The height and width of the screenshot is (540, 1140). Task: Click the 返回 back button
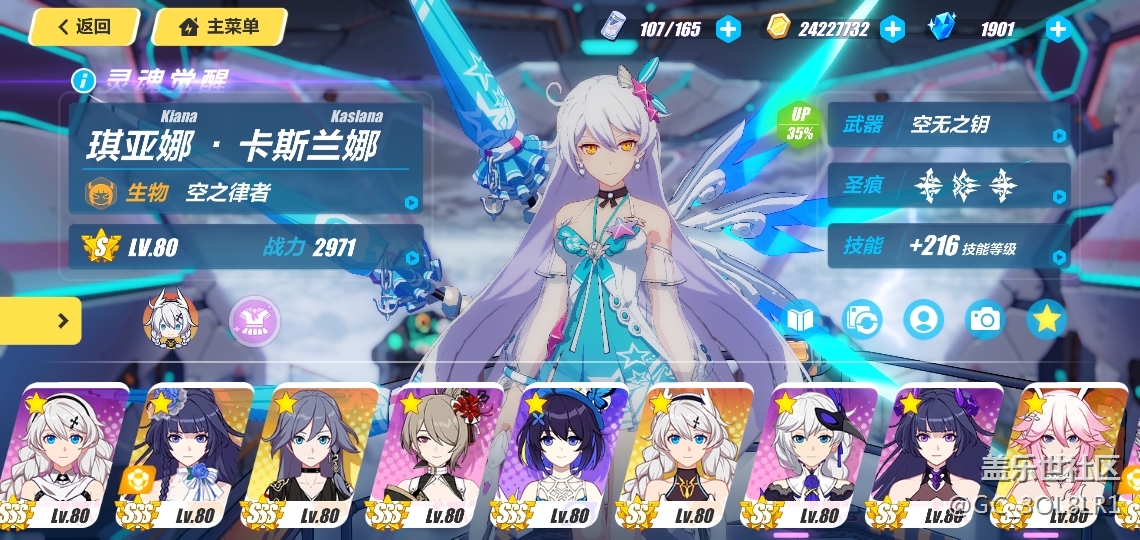(x=84, y=27)
